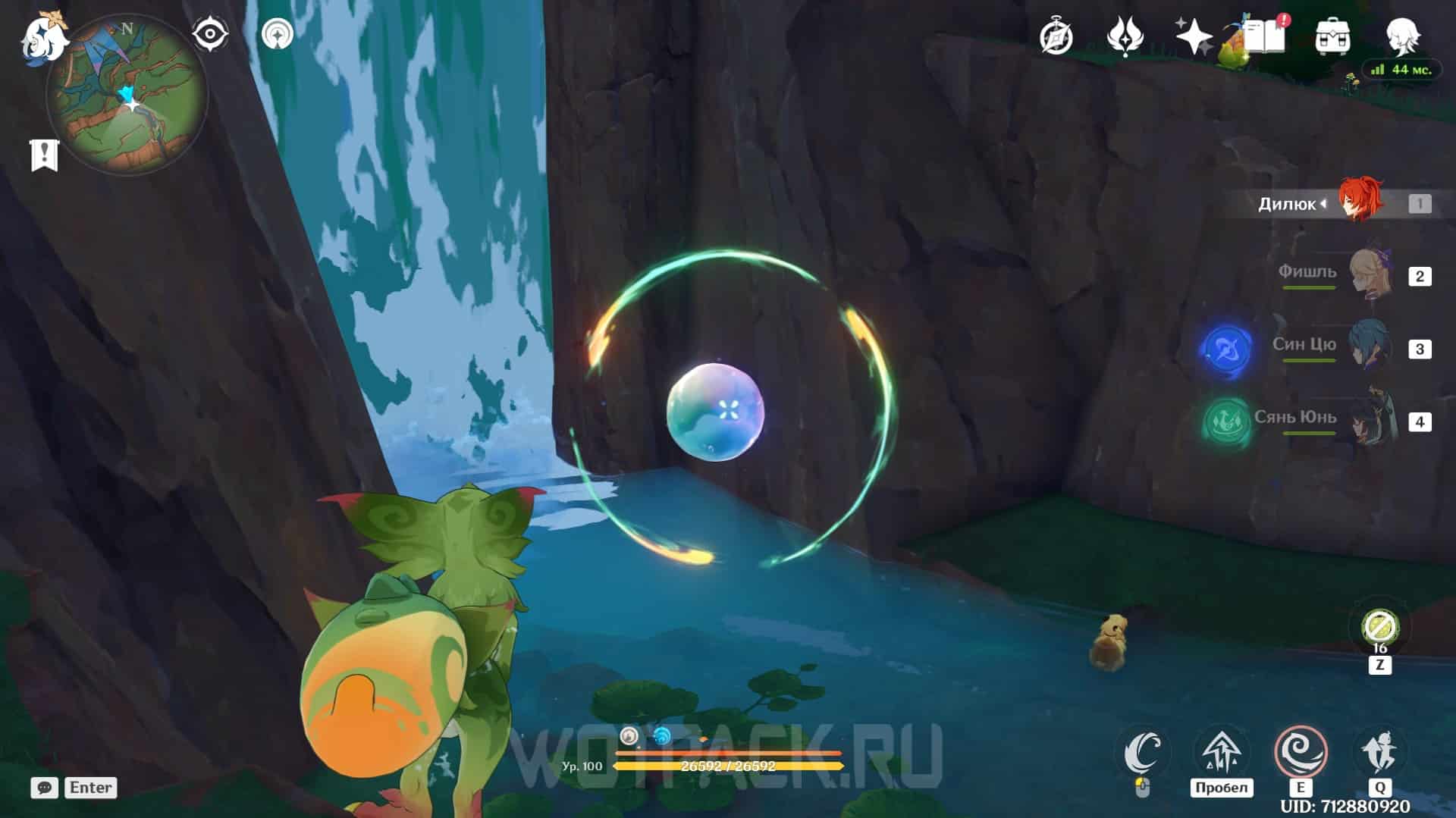Use the green gadget with count 16
The width and height of the screenshot is (1456, 818).
tap(1379, 628)
